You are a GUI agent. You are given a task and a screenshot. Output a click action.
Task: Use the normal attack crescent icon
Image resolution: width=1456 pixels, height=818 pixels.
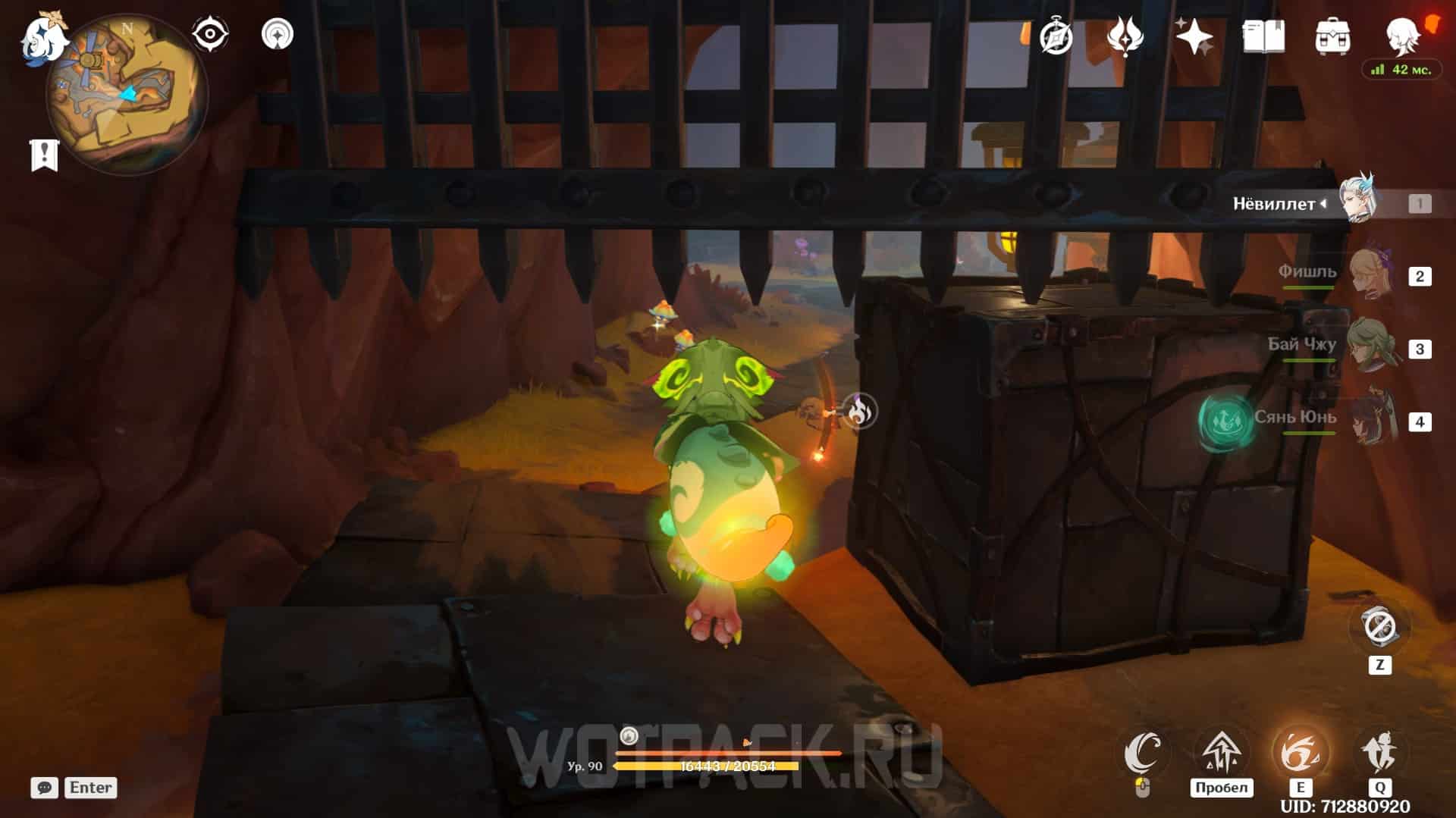click(1144, 754)
